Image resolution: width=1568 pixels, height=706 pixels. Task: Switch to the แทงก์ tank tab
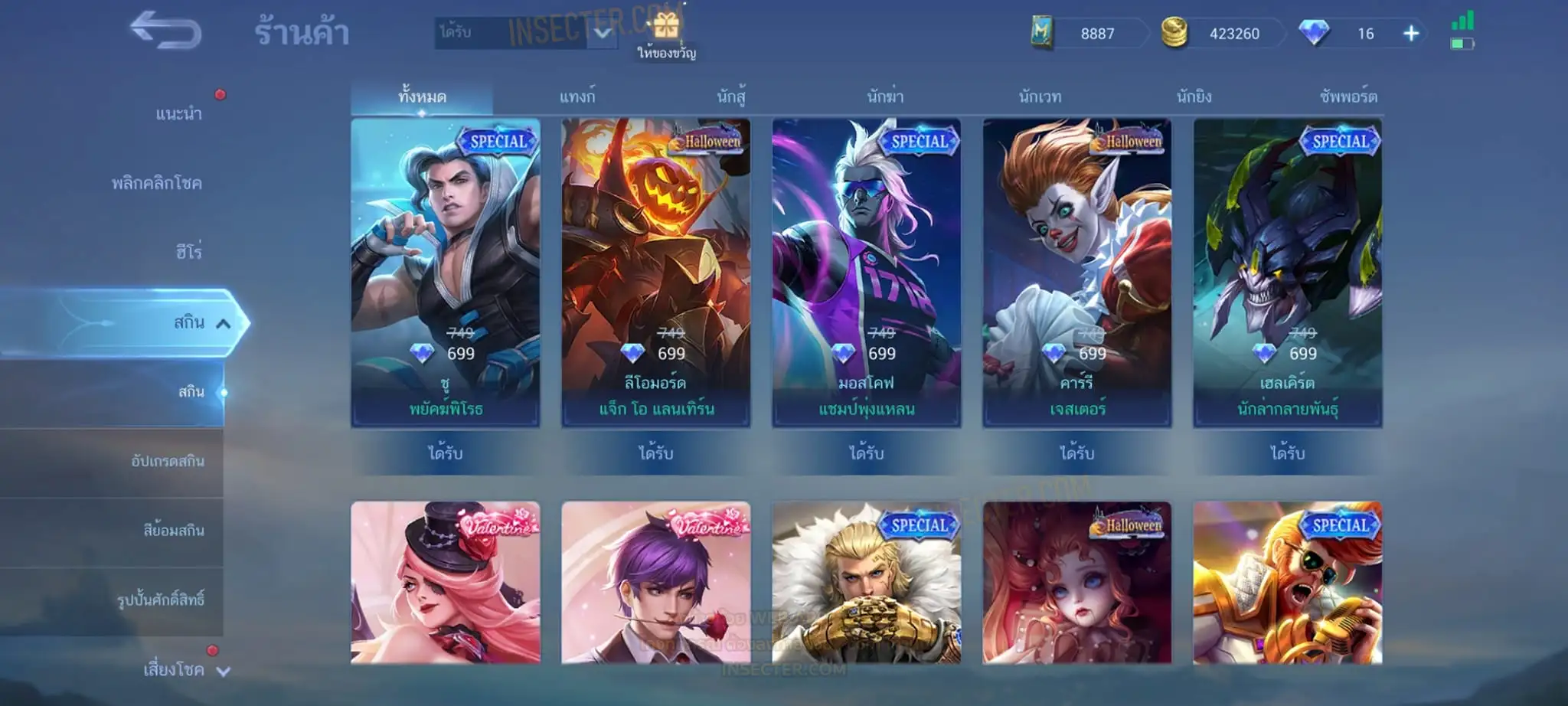pos(577,97)
